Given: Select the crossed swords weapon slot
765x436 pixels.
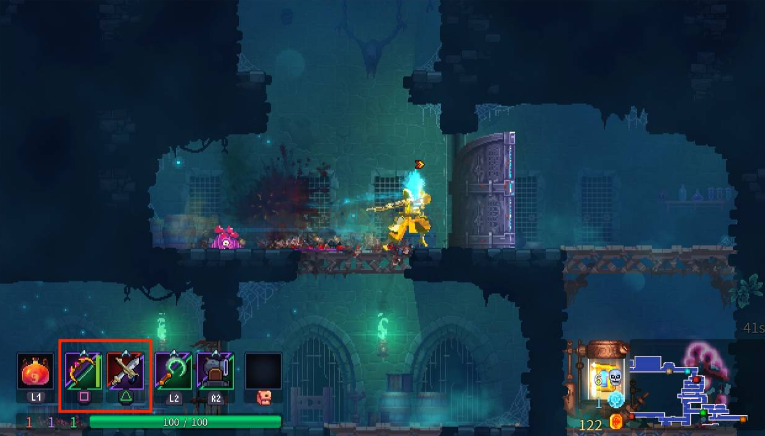Looking at the screenshot, I should click(127, 371).
